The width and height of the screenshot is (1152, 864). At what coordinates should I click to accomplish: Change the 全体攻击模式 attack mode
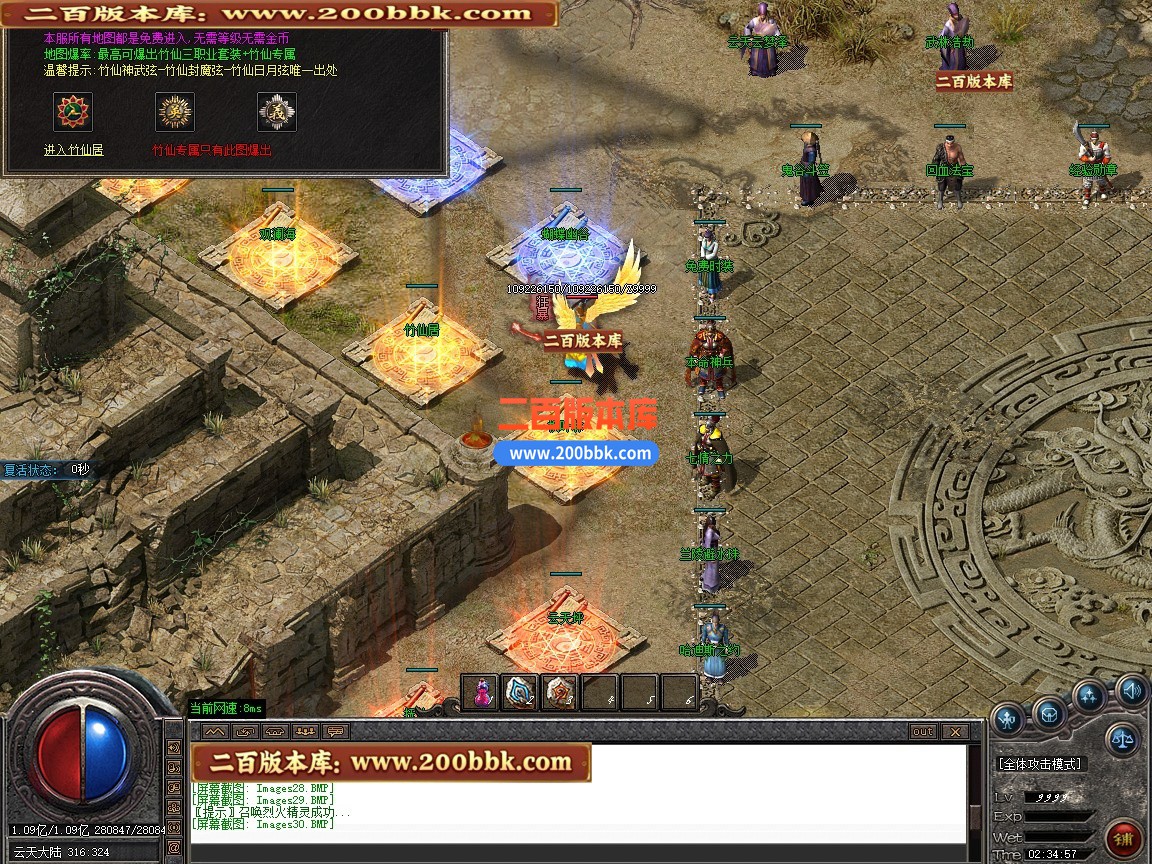[x=1040, y=764]
